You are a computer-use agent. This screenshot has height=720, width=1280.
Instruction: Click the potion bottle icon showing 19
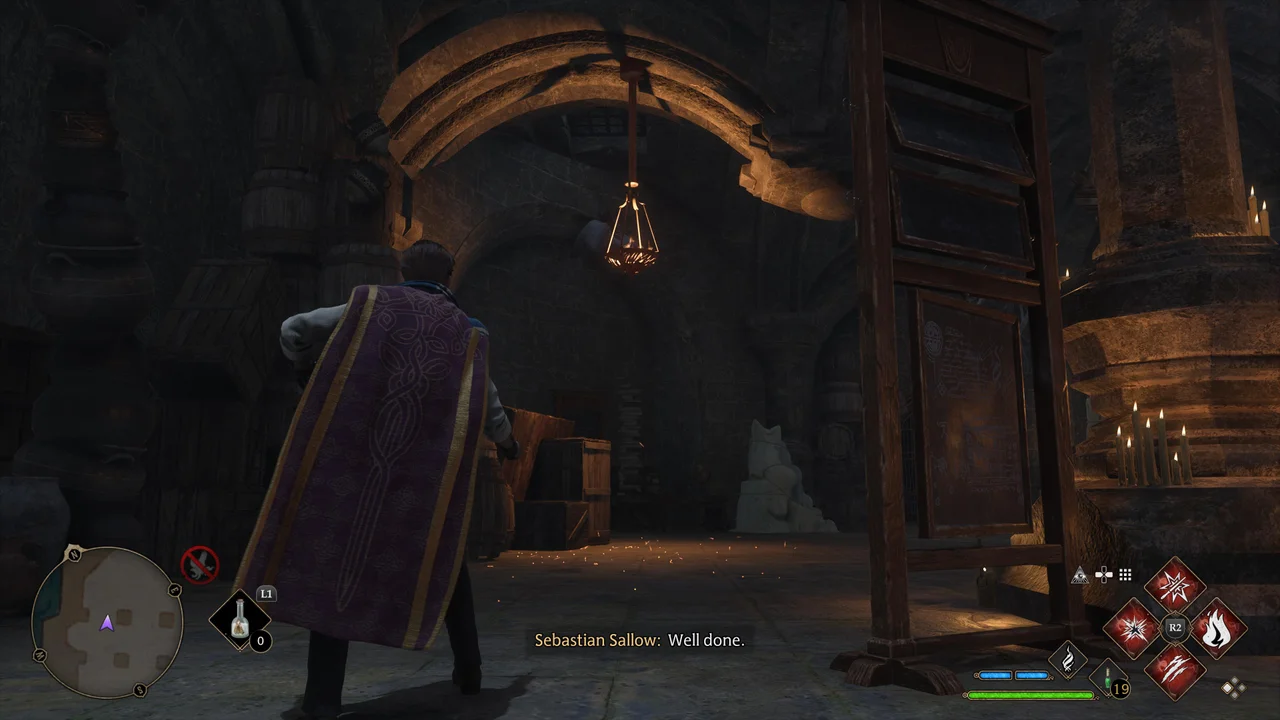pos(1106,678)
